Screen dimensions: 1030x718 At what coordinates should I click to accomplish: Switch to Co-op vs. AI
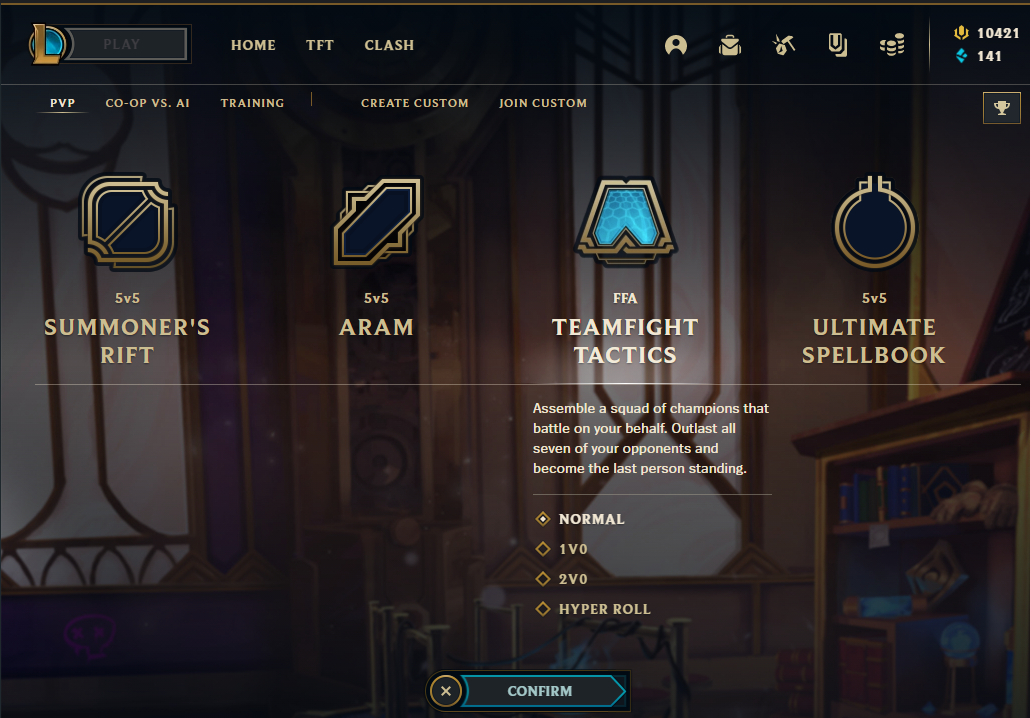(x=147, y=103)
